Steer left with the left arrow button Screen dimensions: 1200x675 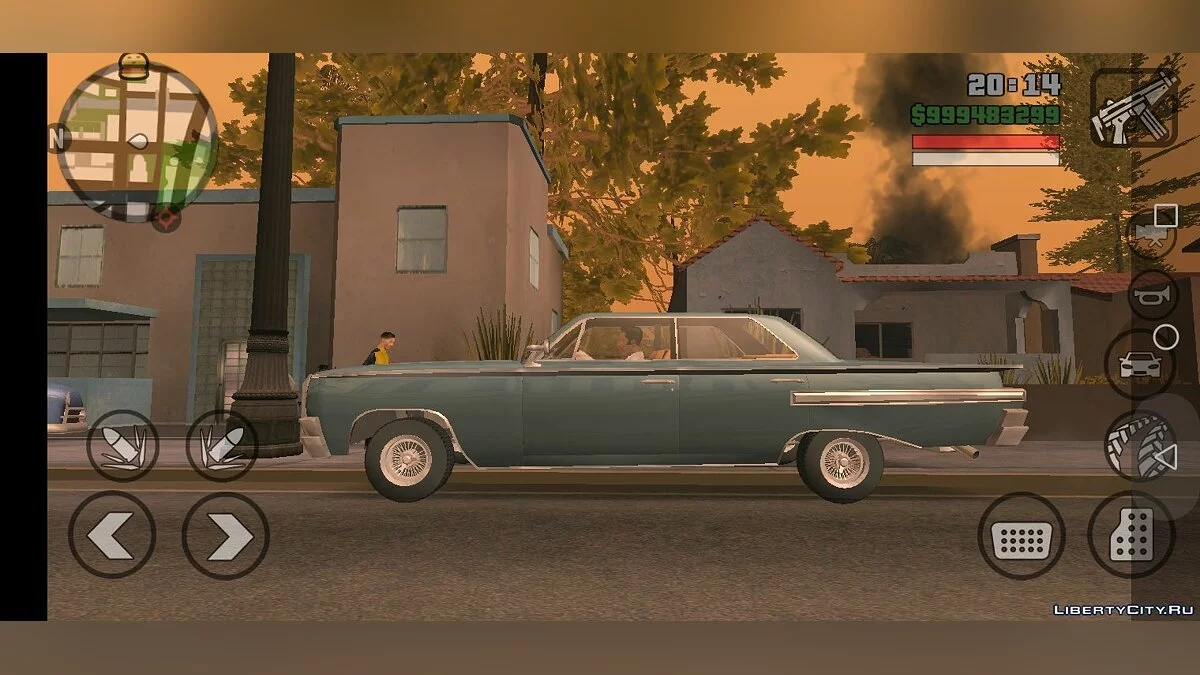click(x=112, y=535)
